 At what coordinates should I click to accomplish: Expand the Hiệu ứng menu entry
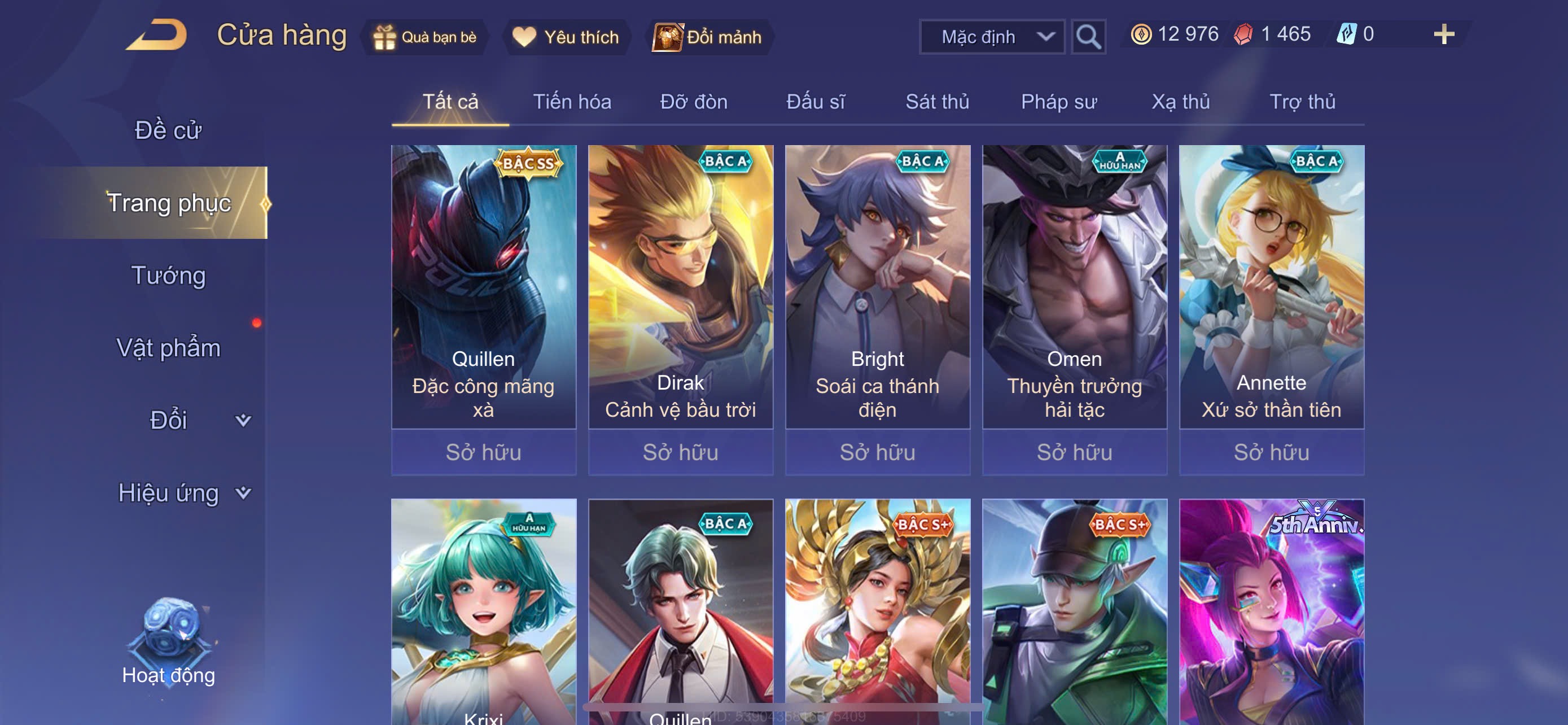[x=183, y=492]
